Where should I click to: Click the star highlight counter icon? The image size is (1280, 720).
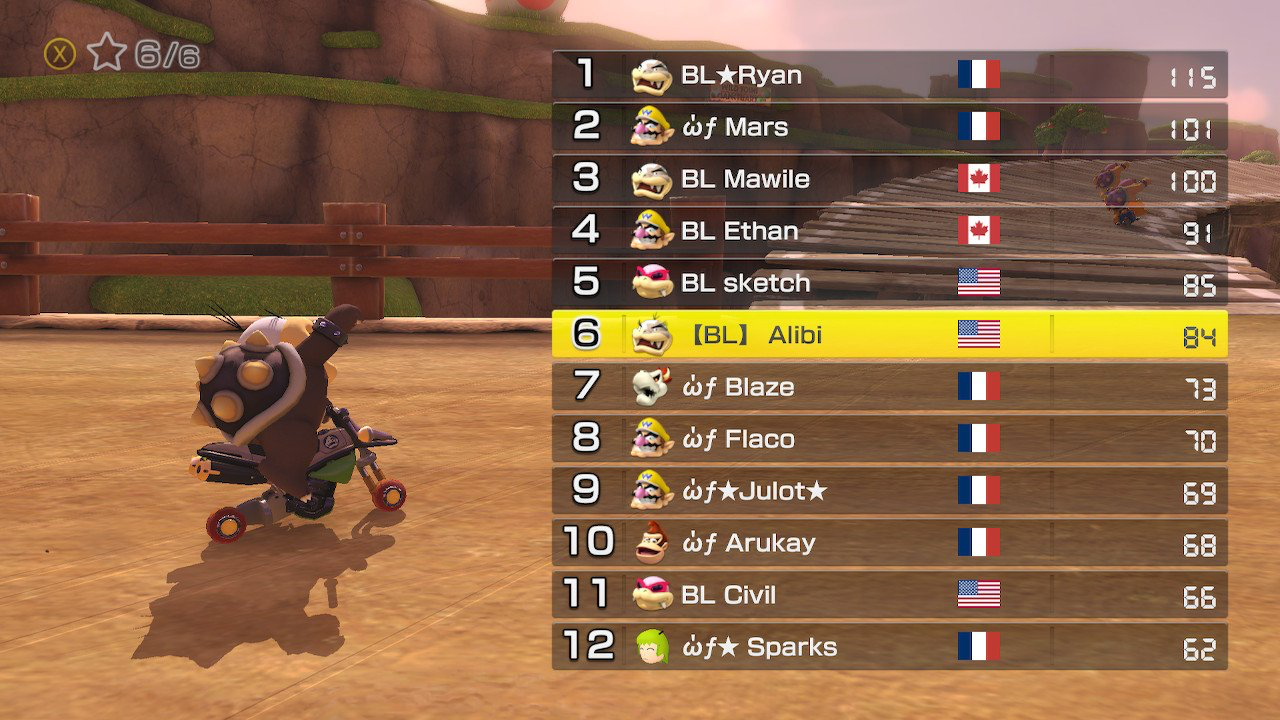click(106, 53)
